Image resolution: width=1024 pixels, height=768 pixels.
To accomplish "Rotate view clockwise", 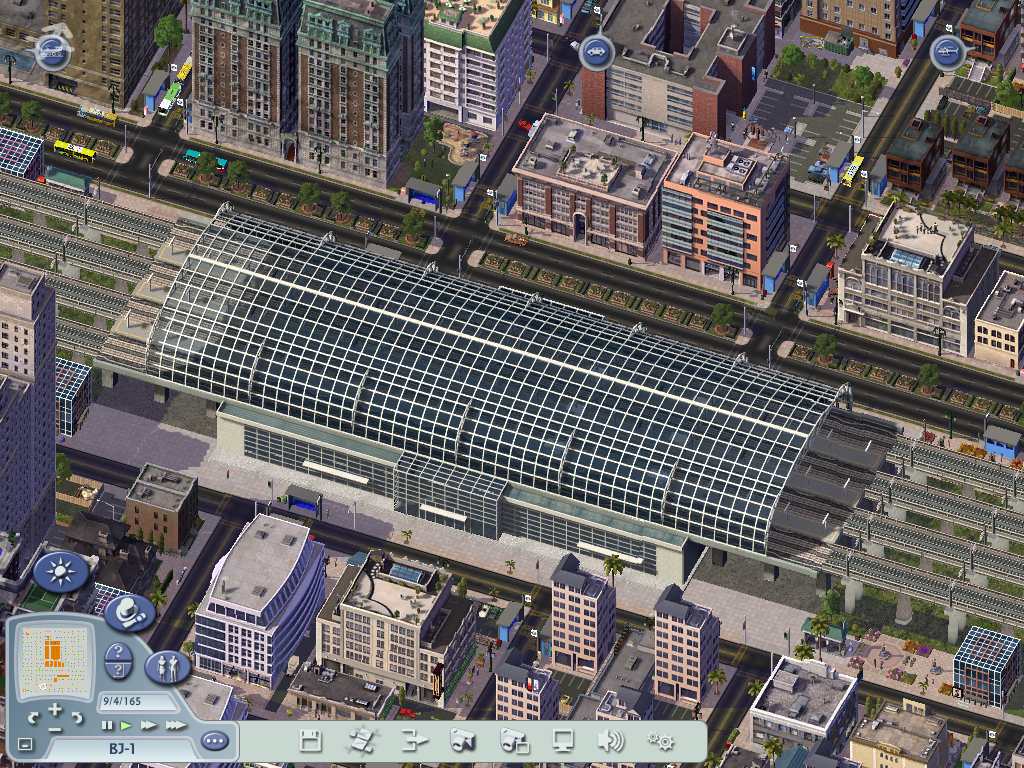I will click(78, 718).
